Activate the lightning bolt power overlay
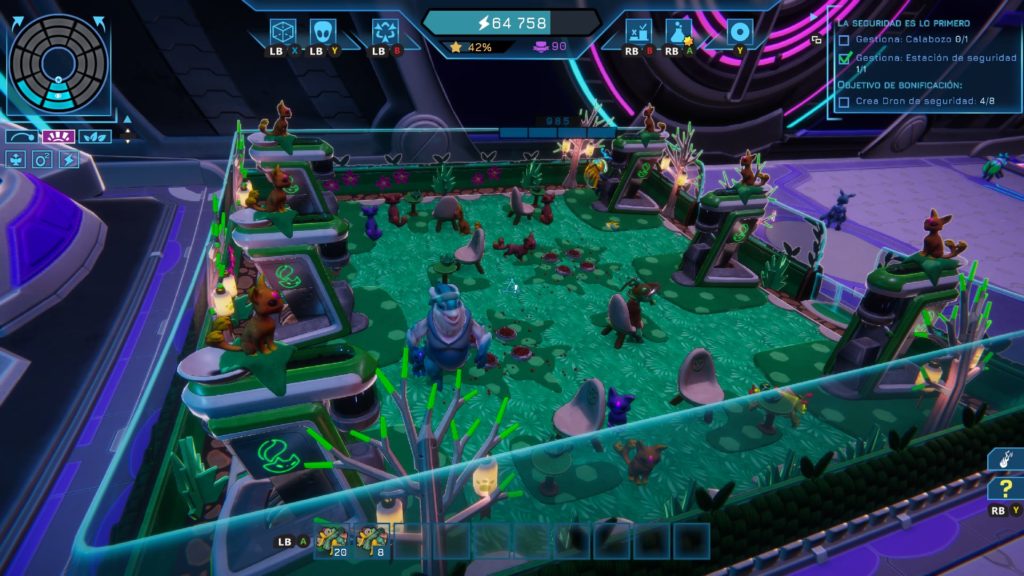This screenshot has width=1024, height=576. 68,159
